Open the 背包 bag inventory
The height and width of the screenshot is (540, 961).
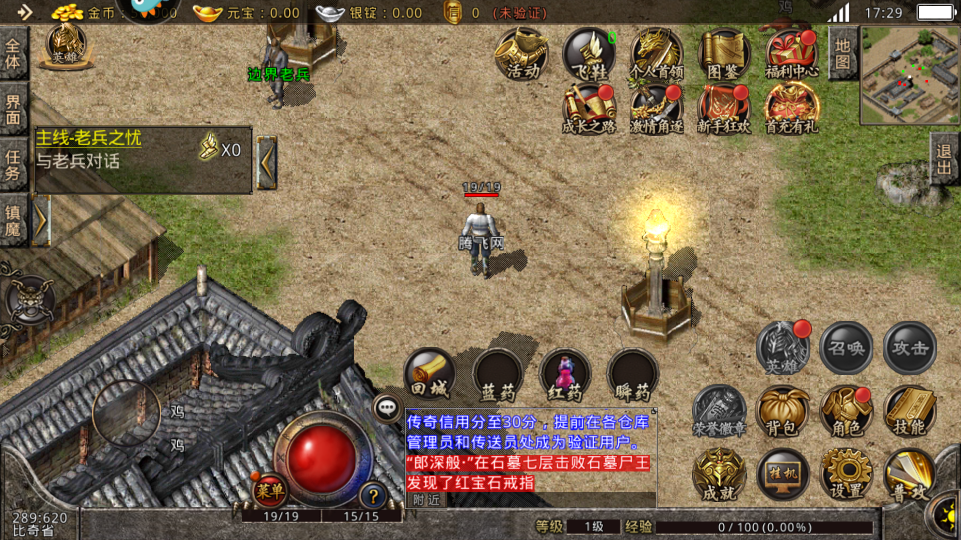click(x=783, y=410)
